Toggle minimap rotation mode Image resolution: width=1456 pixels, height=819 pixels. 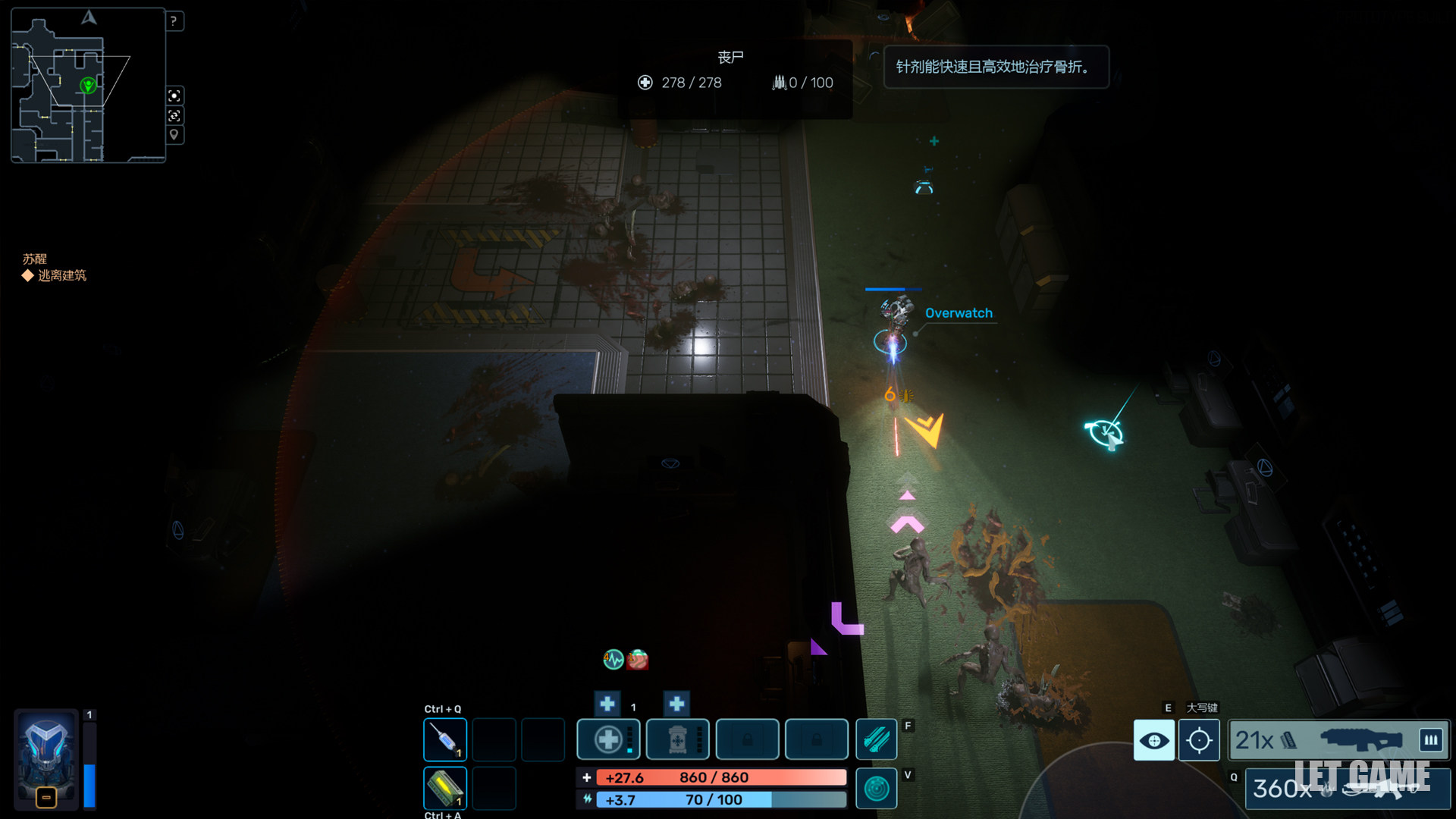coord(174,115)
